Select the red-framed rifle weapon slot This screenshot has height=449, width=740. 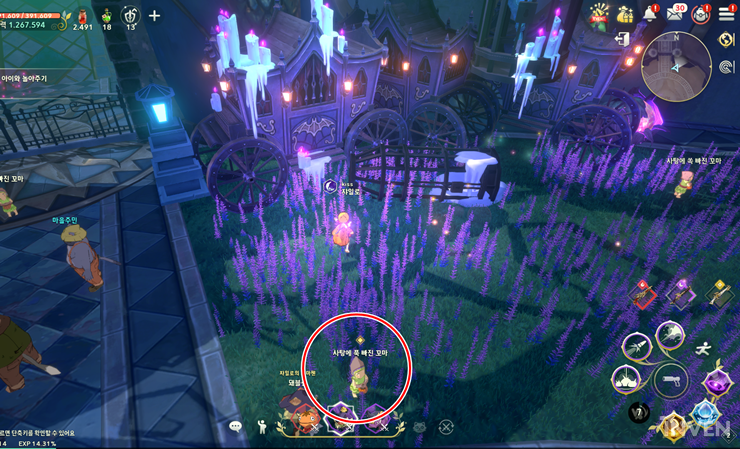643,294
